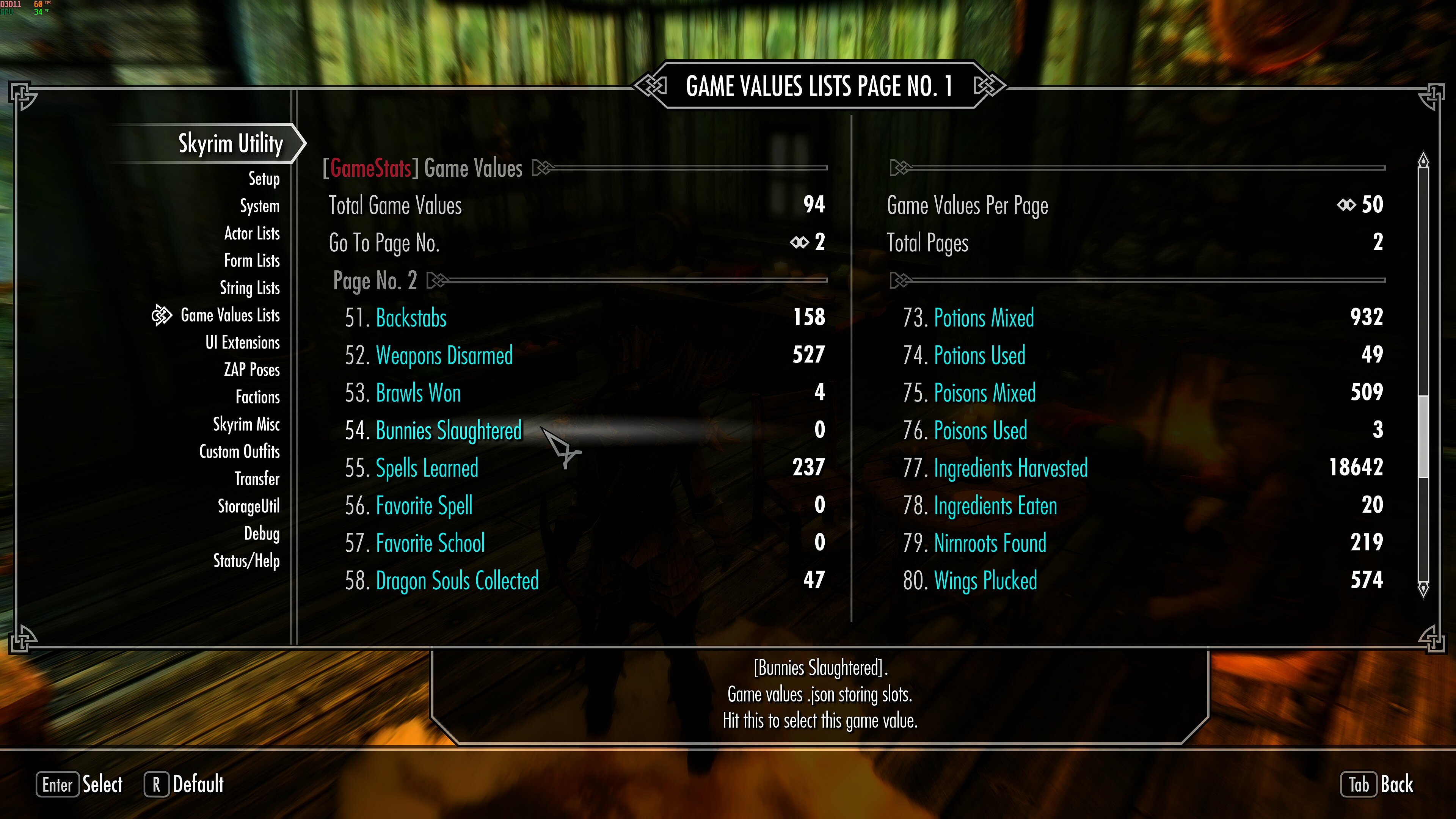
Task: Click the stepper arrows next to Go To Page No.
Action: coord(800,243)
